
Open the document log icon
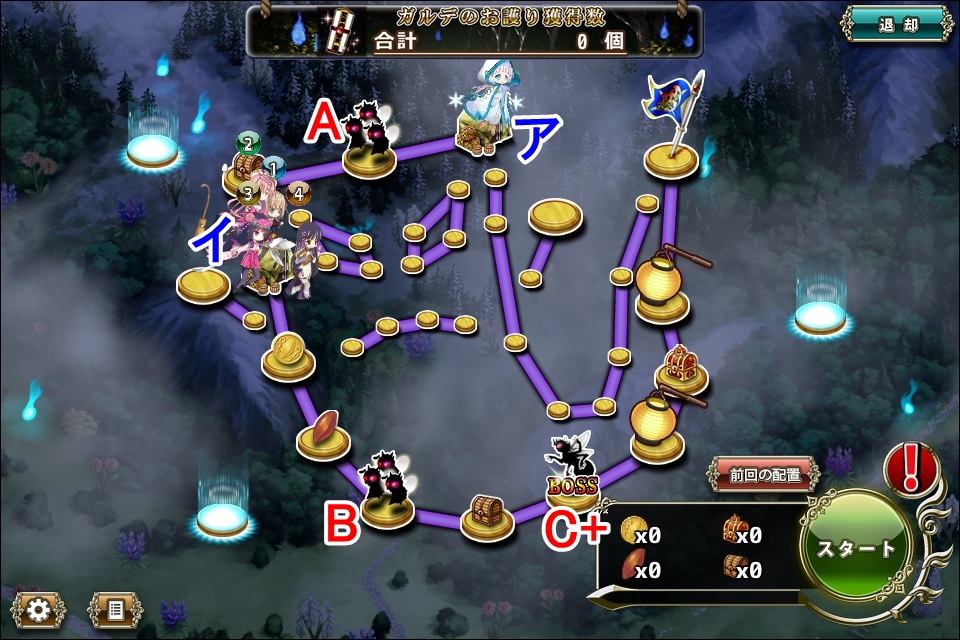click(x=114, y=609)
